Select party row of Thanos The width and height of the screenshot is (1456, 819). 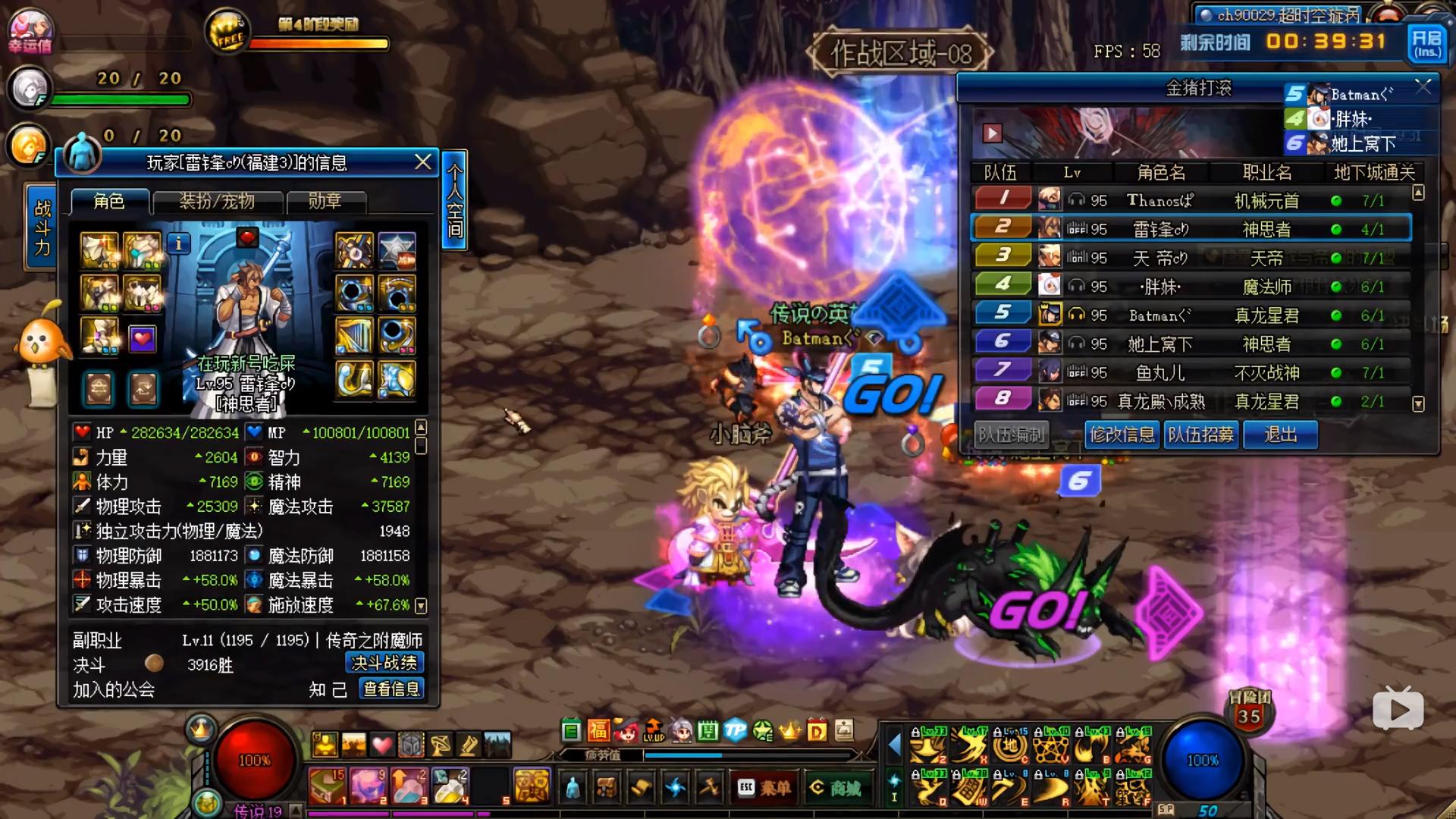point(1191,200)
